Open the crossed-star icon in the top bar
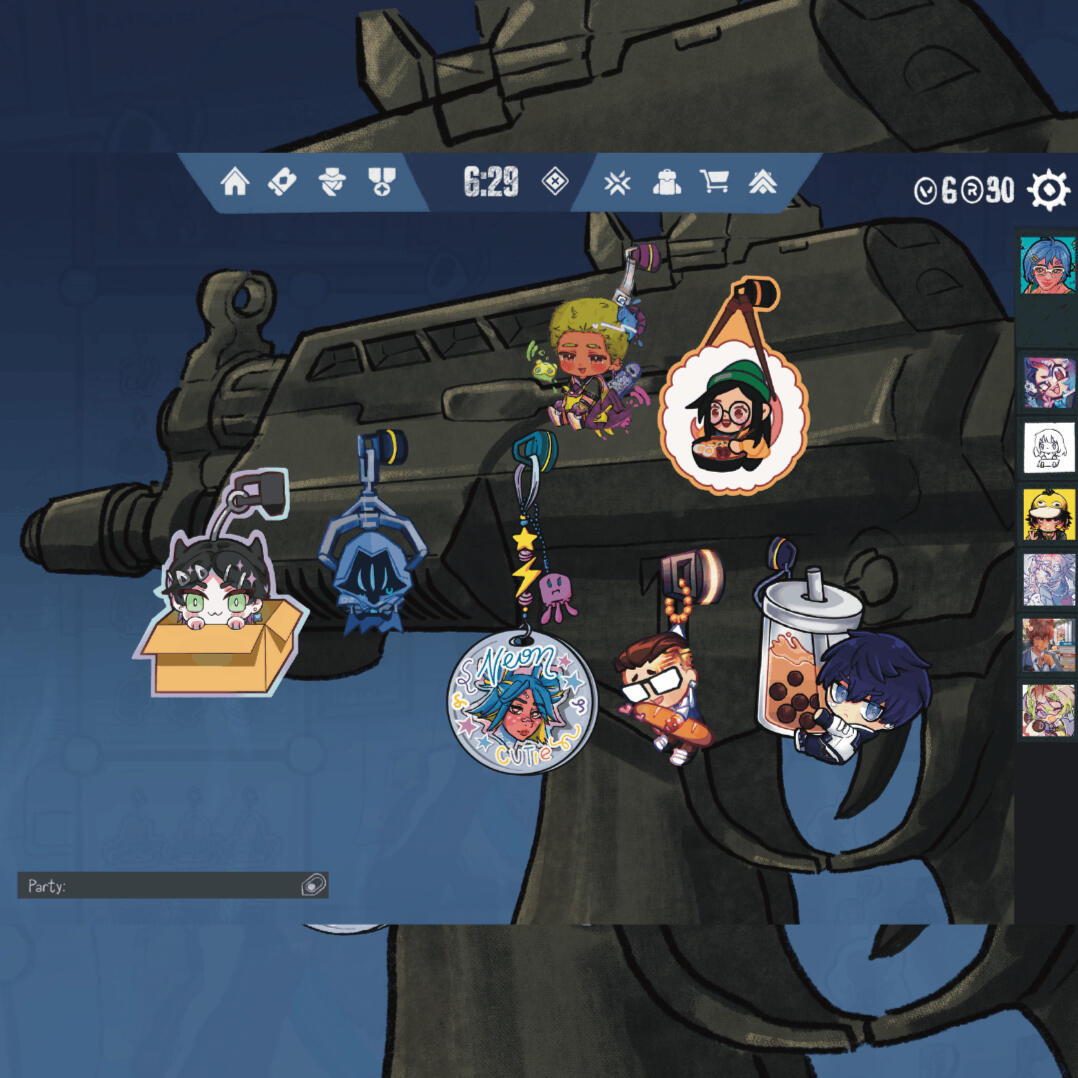 (x=617, y=182)
